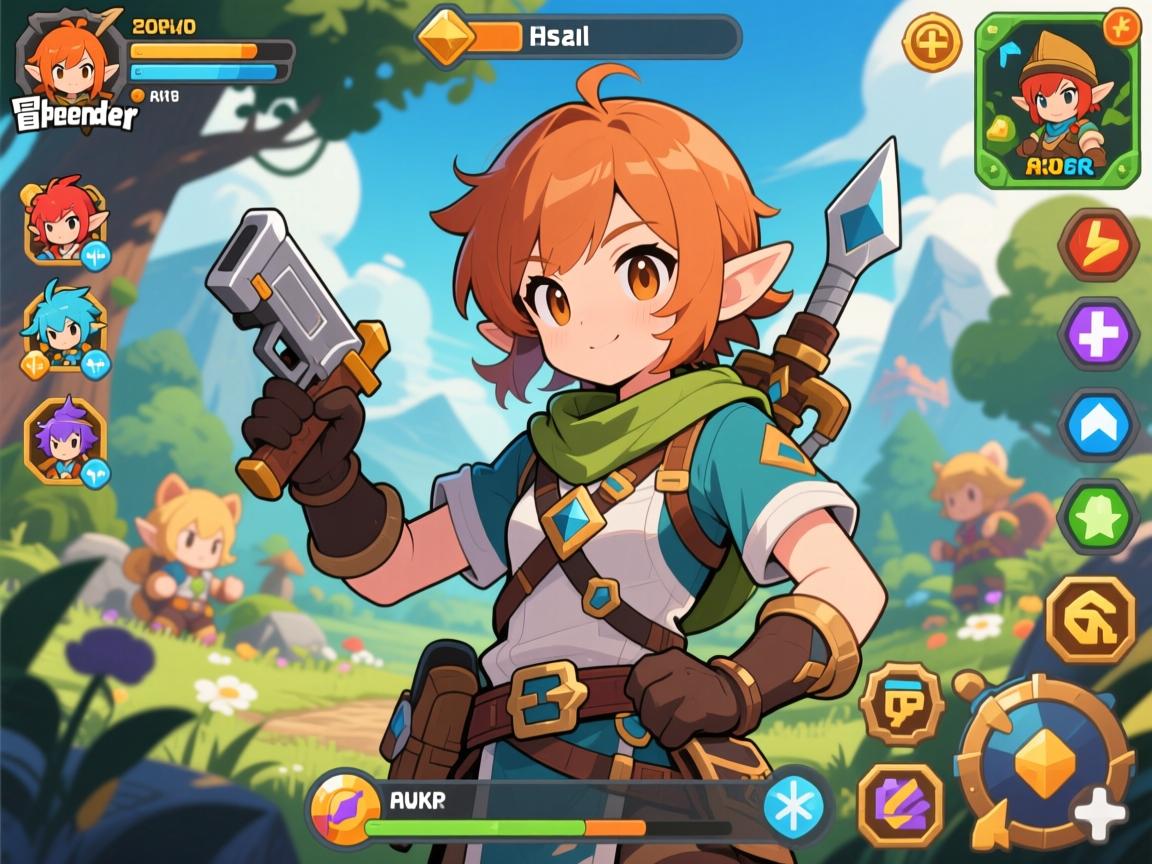Tap the gold octagon rune button

[x=1090, y=619]
